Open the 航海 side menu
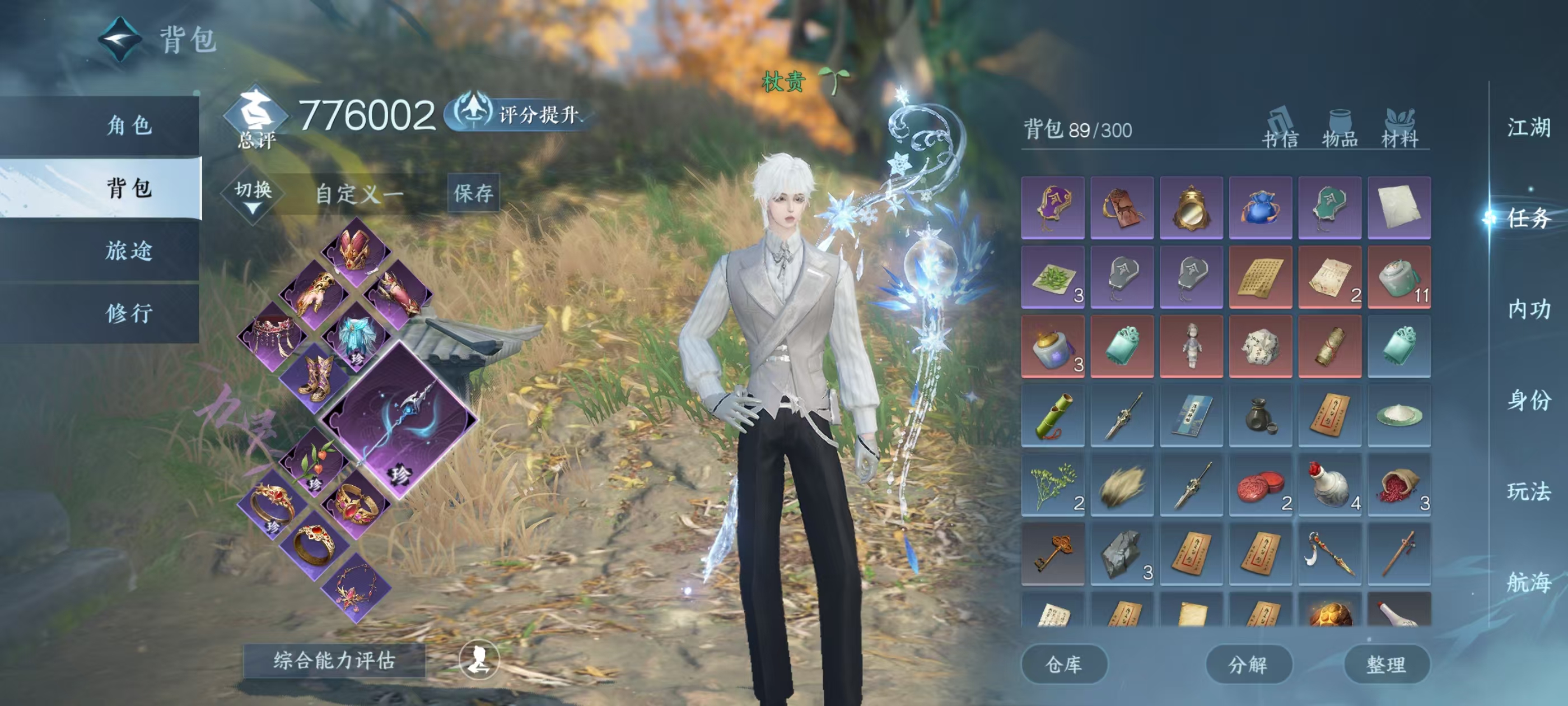 (x=1528, y=582)
